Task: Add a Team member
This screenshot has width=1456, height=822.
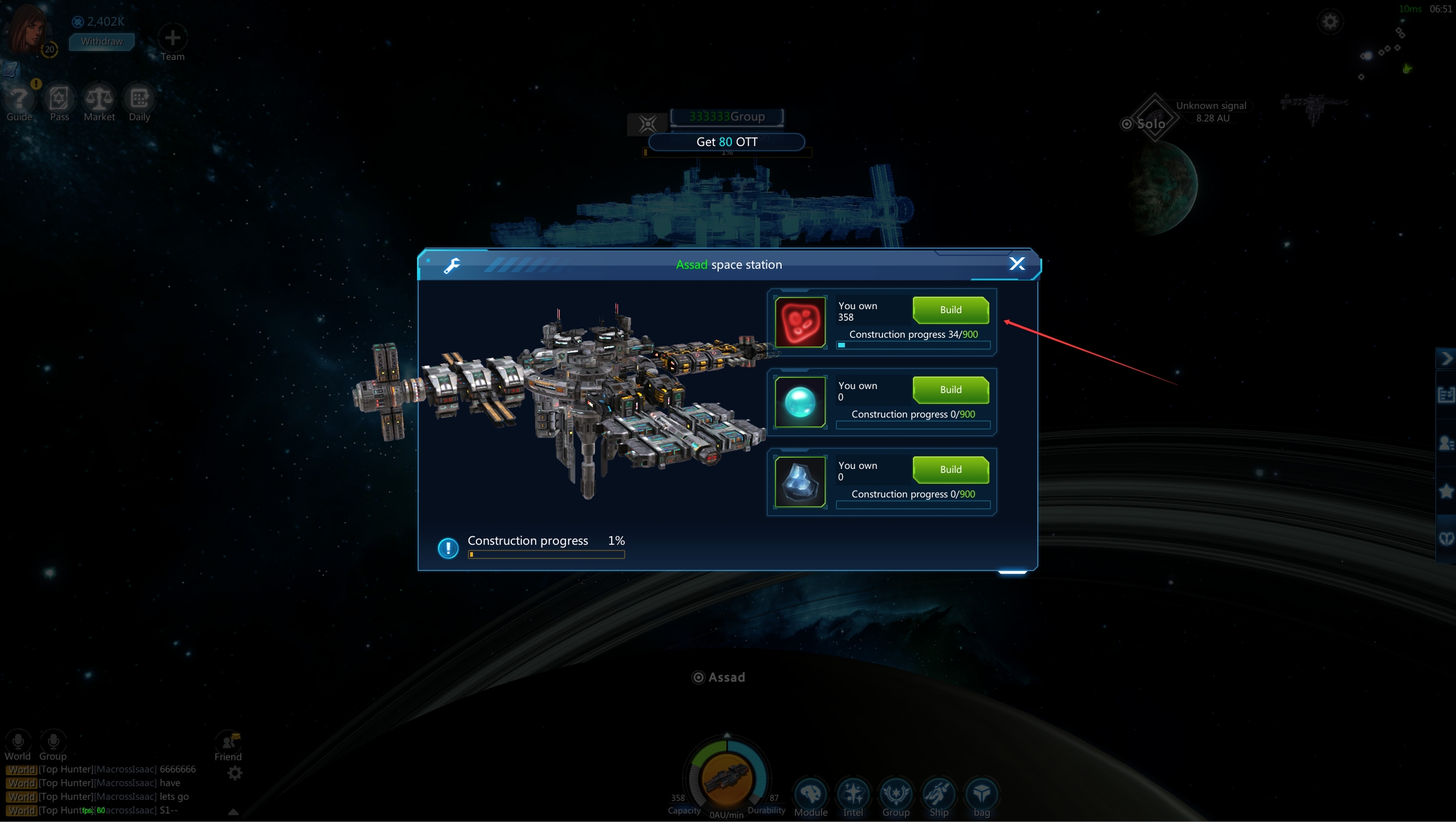Action: click(x=173, y=39)
